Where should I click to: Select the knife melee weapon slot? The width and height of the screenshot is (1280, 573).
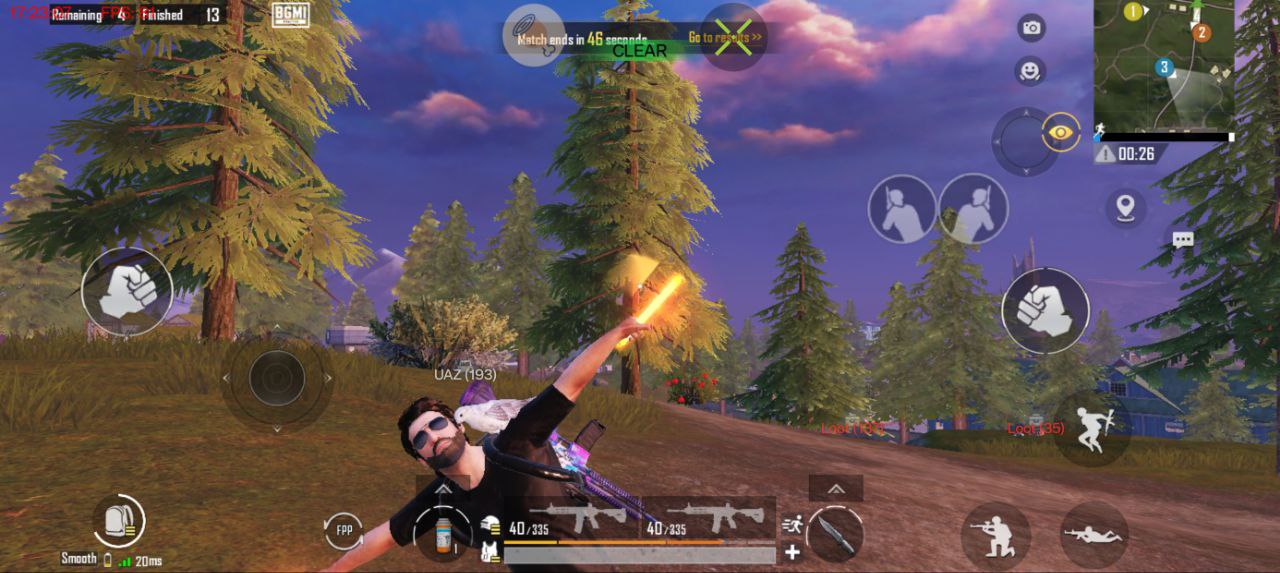(x=834, y=533)
